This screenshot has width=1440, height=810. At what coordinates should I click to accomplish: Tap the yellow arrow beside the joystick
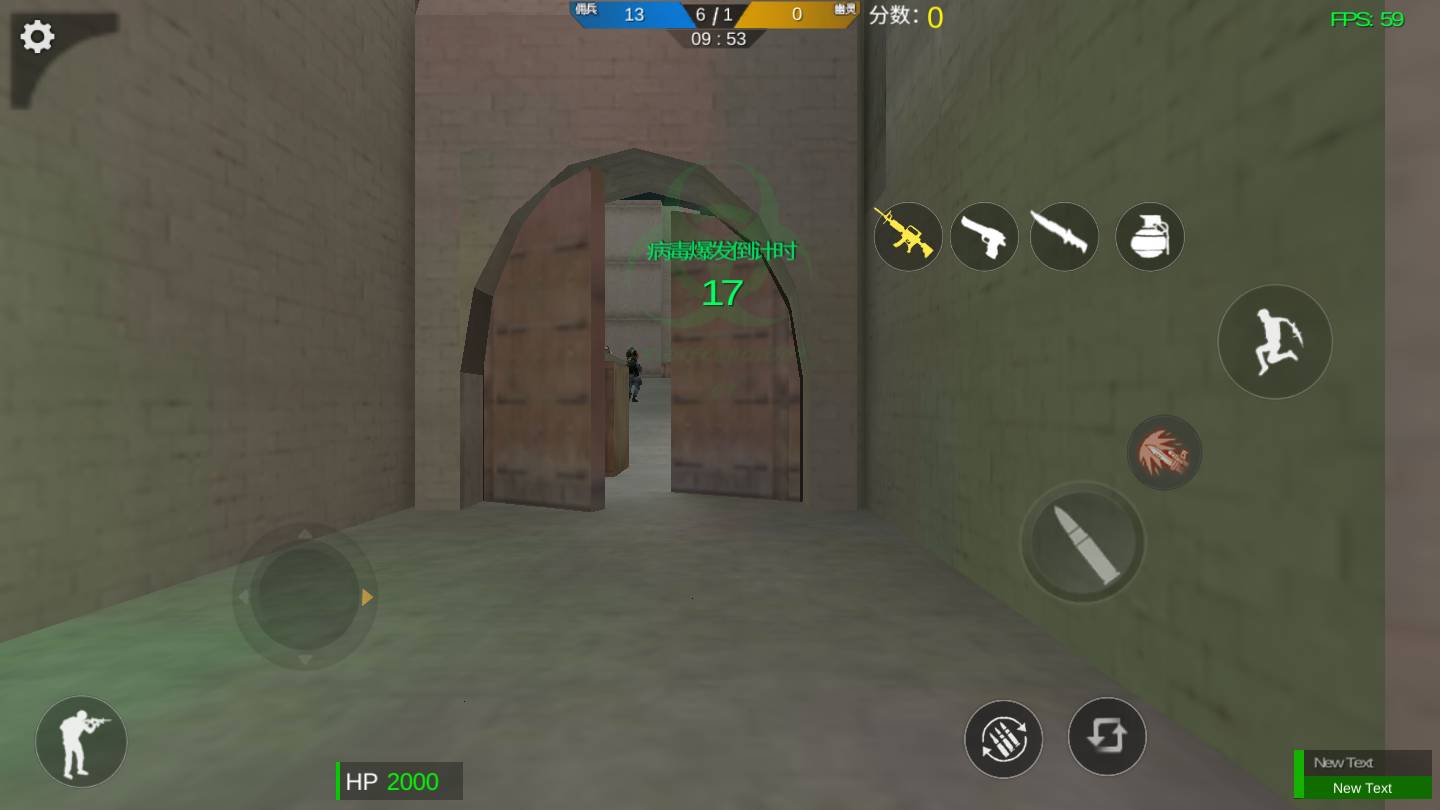pos(365,597)
